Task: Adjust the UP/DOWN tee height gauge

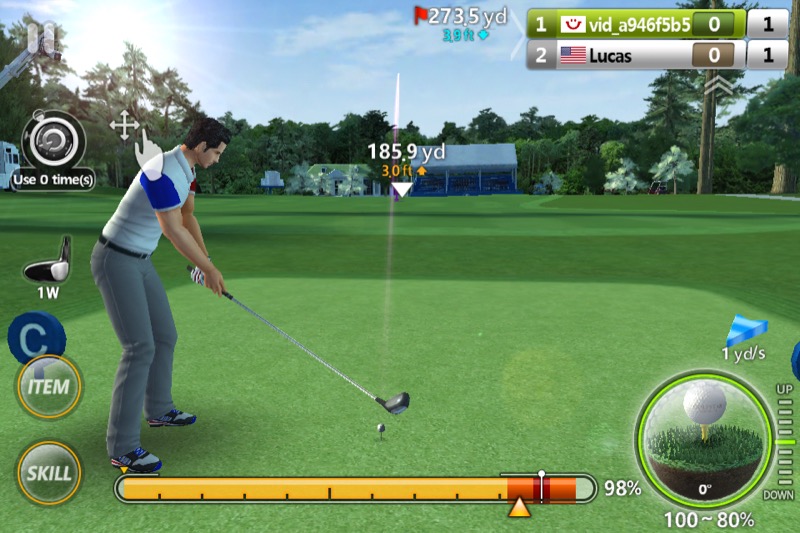Action: [x=784, y=441]
